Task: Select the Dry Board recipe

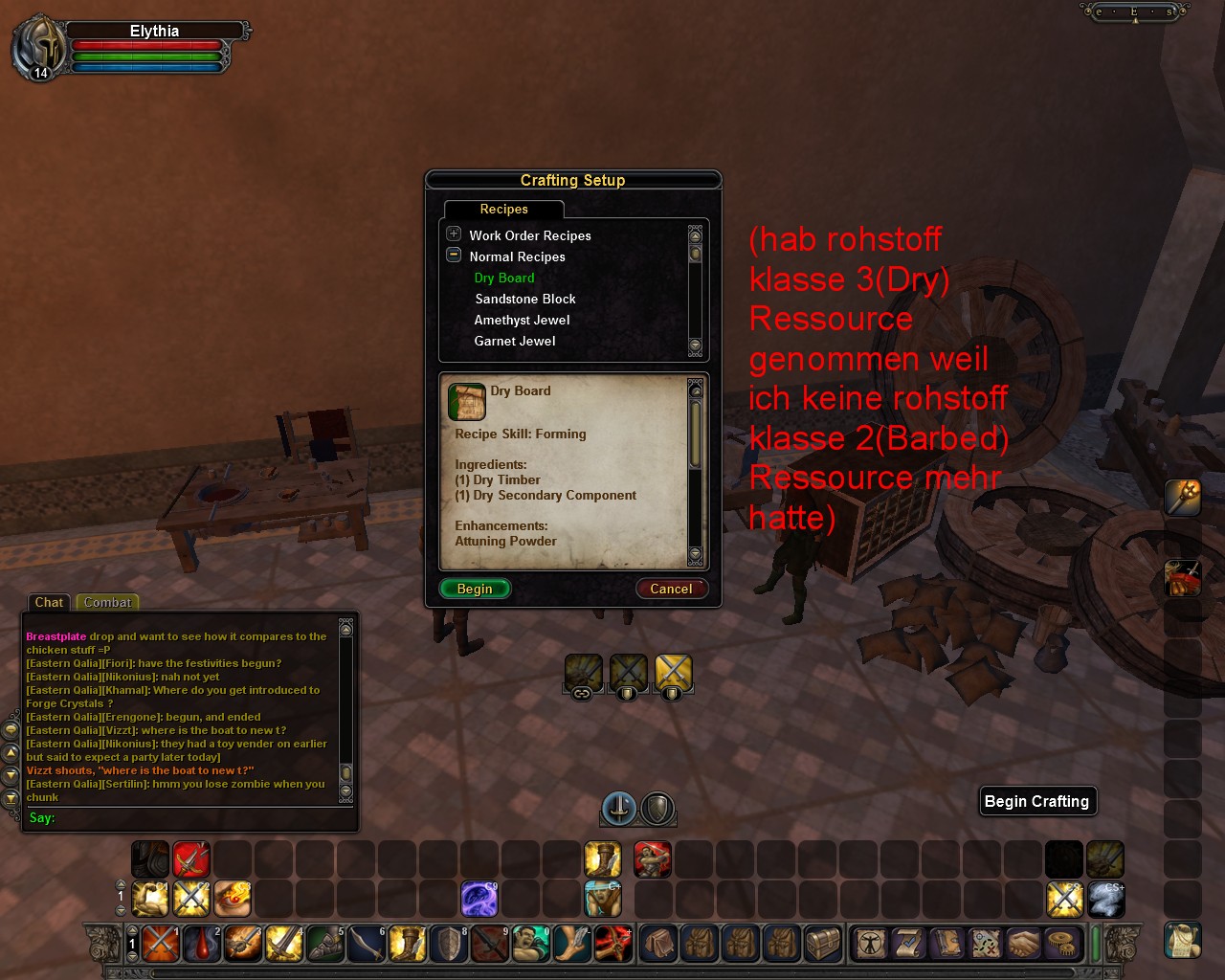Action: [x=504, y=278]
